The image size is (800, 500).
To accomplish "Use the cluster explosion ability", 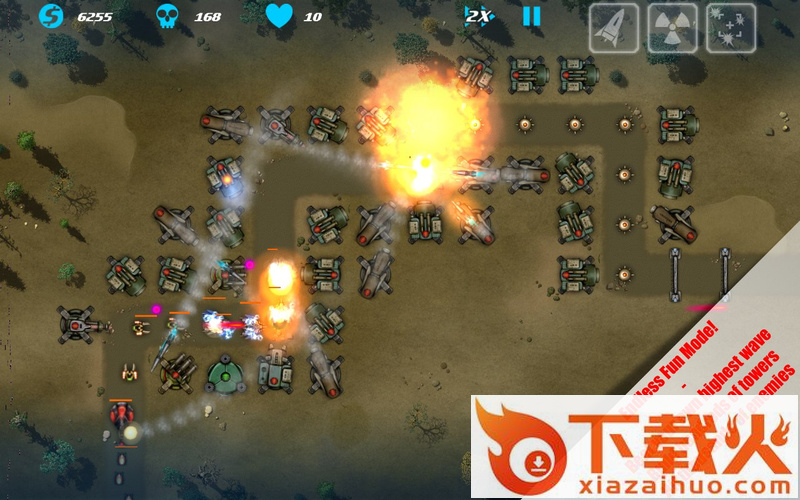I will [731, 27].
